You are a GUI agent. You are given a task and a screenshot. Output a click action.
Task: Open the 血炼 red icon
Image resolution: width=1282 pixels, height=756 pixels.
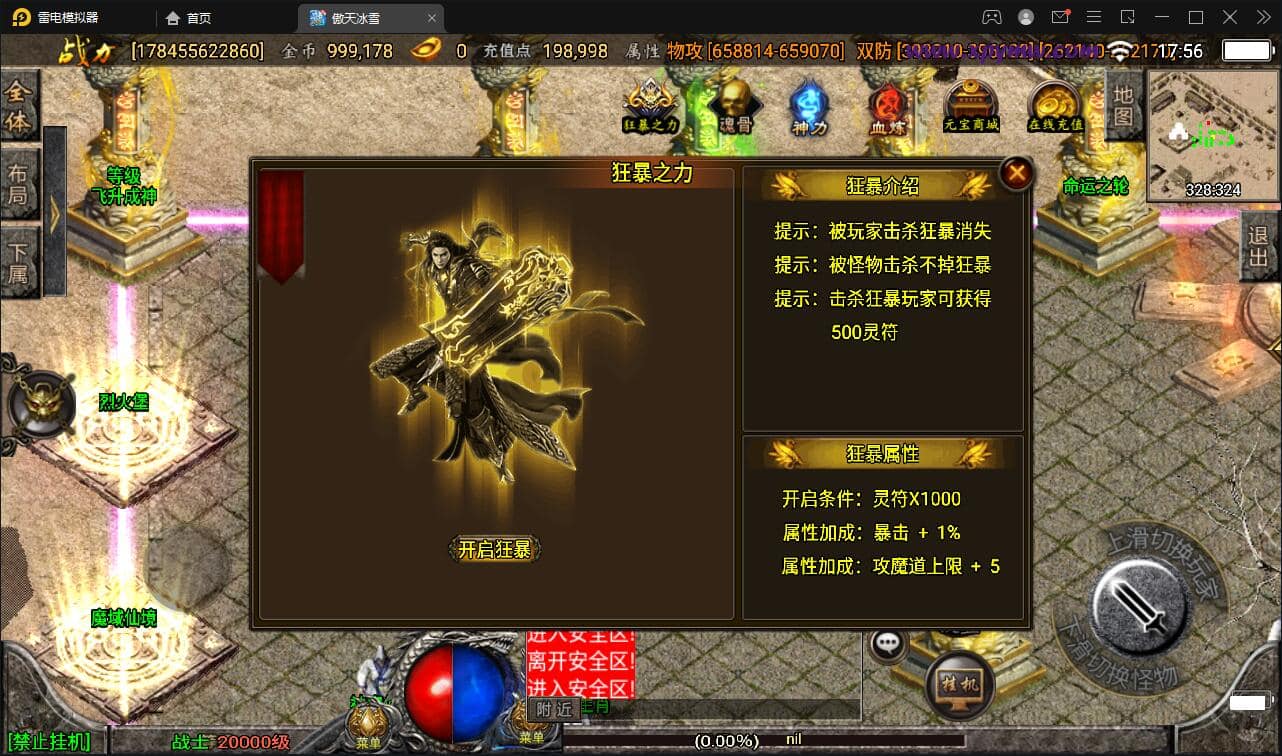[887, 106]
